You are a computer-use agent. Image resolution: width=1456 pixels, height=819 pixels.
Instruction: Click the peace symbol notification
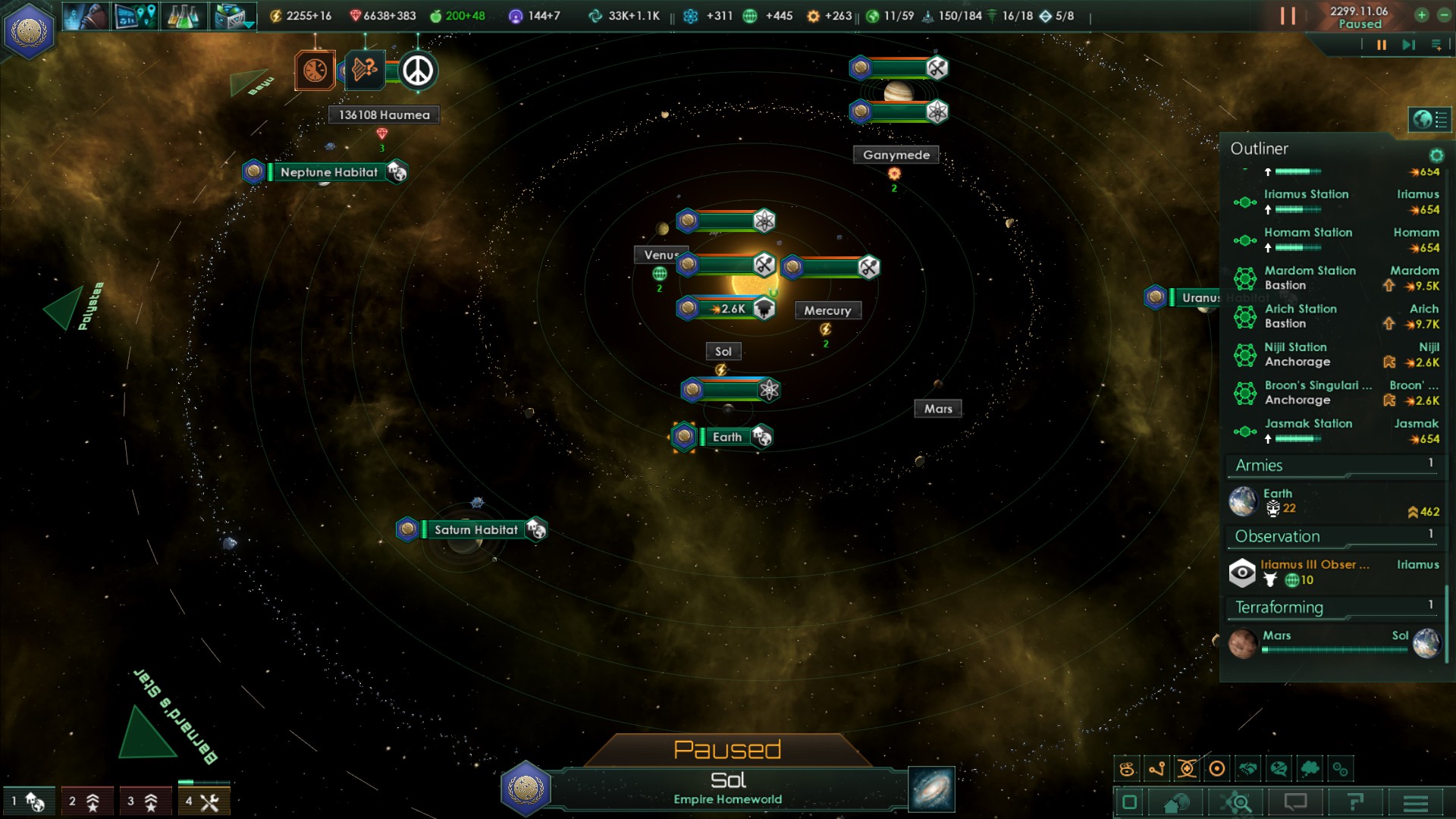click(x=418, y=71)
